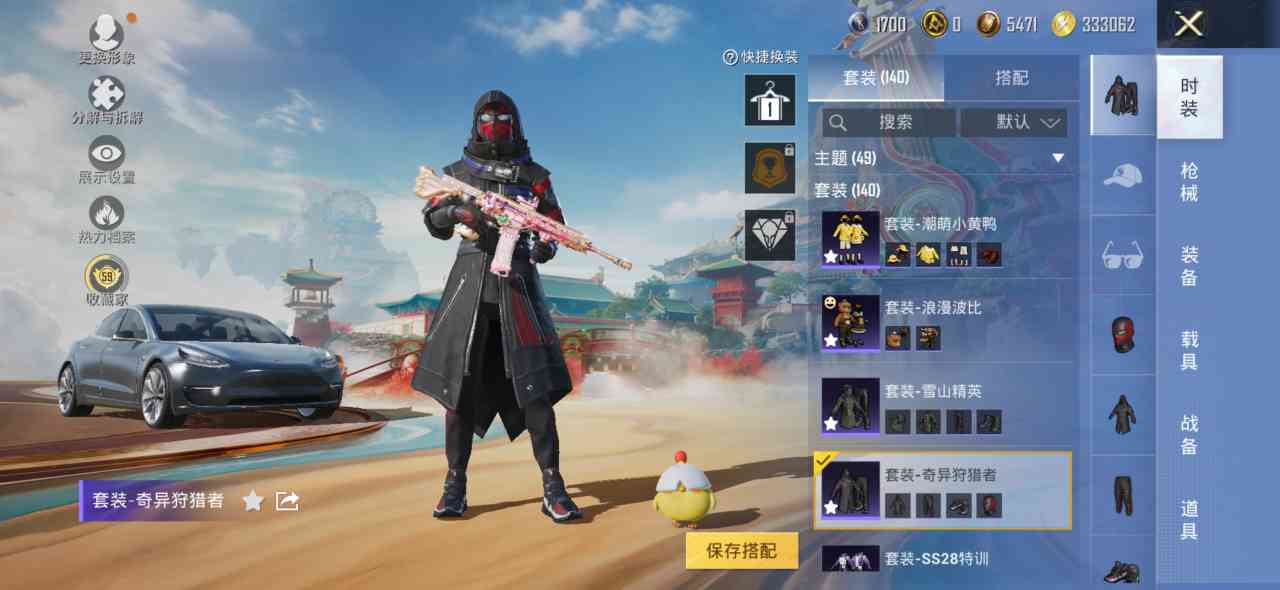Viewport: 1280px width, 590px height.
Task: Click the 保存搭配 button
Action: pos(742,550)
